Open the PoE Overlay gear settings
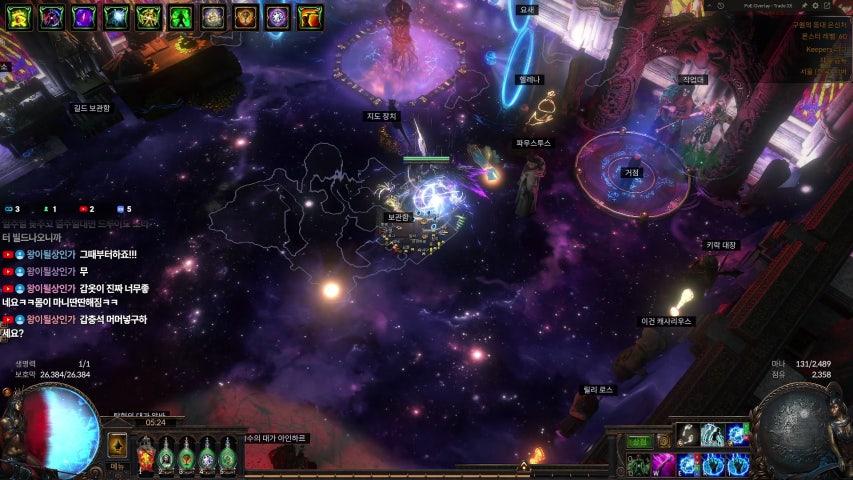This screenshot has height=480, width=853. pos(815,6)
